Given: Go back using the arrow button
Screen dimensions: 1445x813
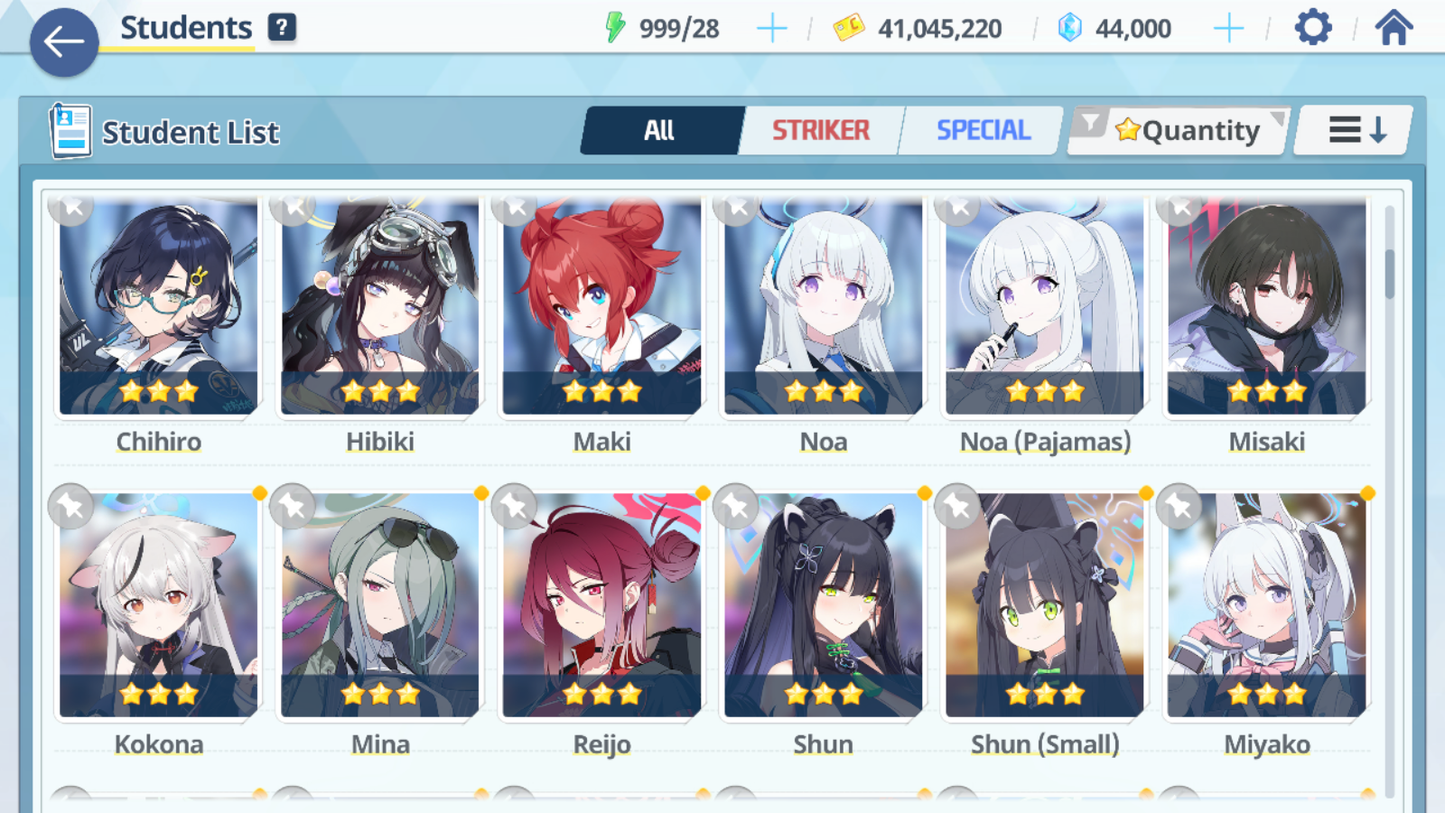Looking at the screenshot, I should [x=64, y=42].
